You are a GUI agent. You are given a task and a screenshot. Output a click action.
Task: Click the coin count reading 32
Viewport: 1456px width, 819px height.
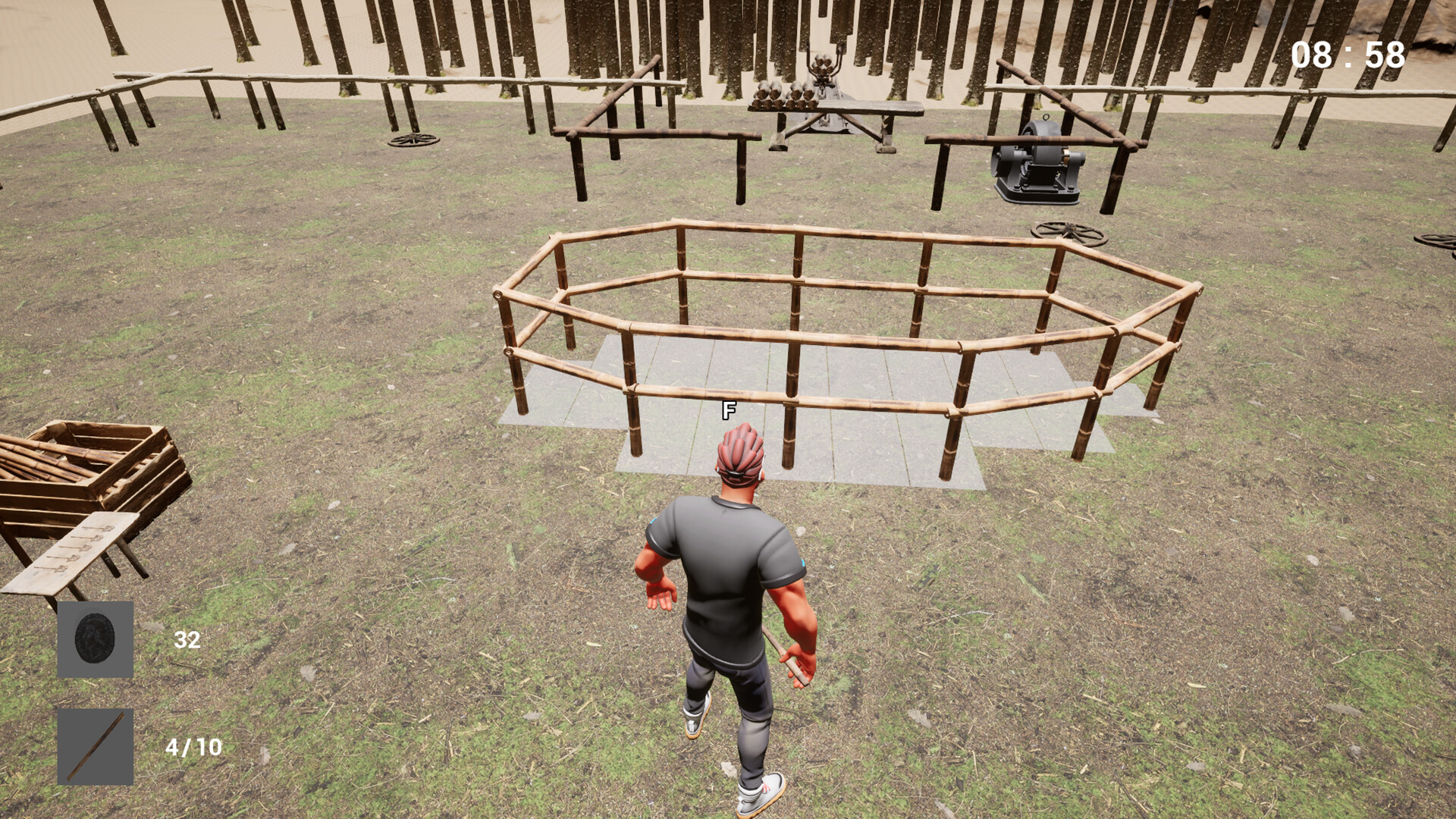tap(187, 640)
